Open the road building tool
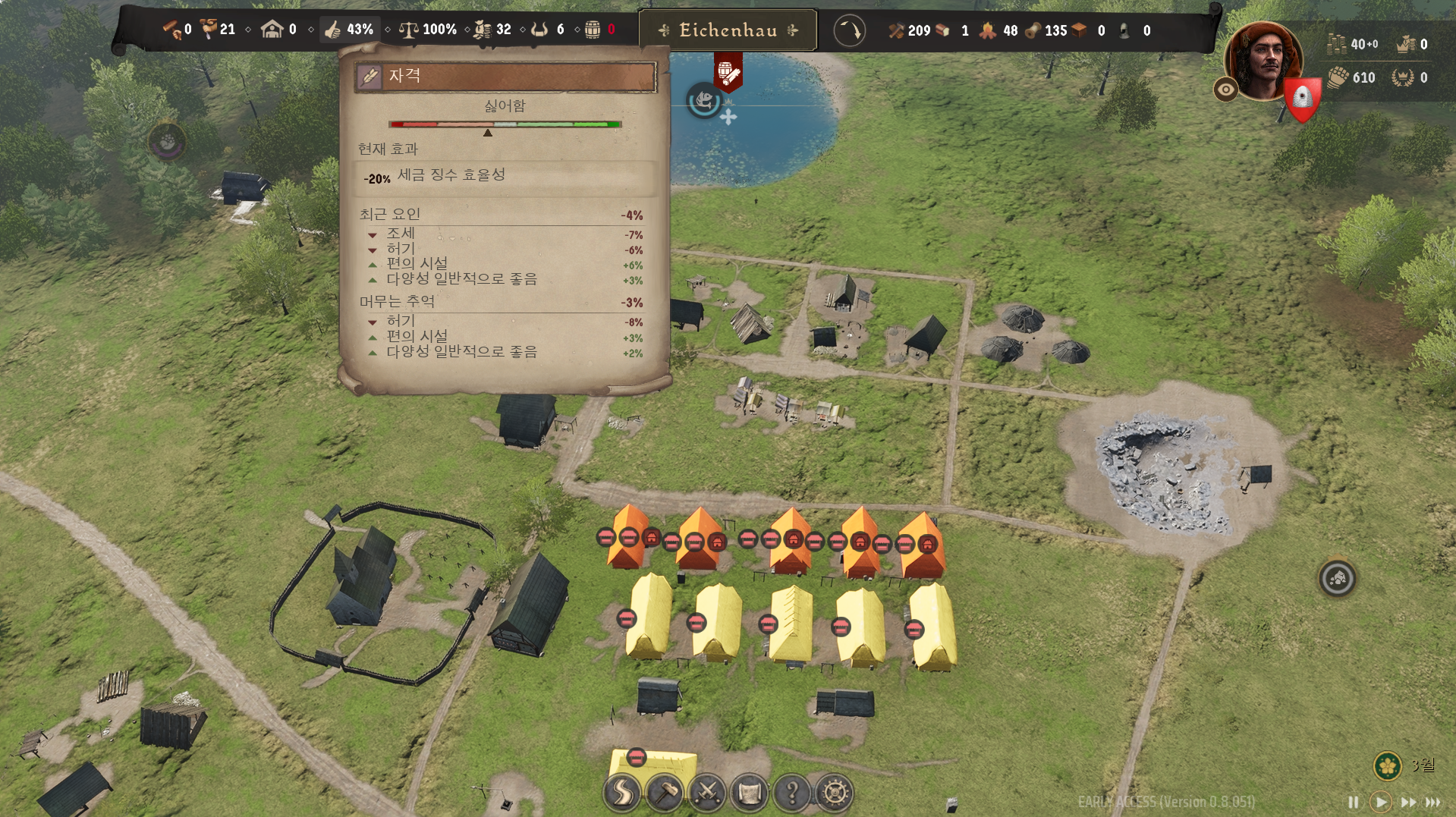This screenshot has width=1456, height=817. (622, 793)
